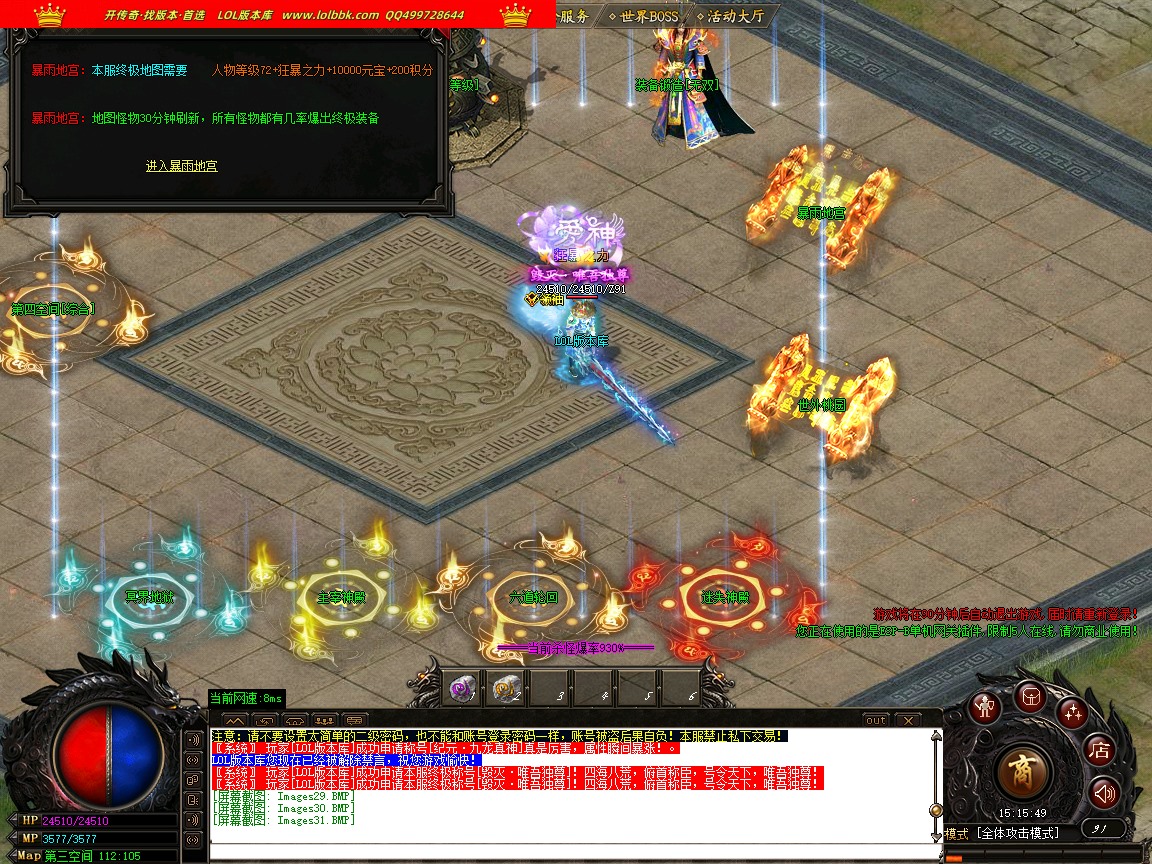Click the chat panel's out button
The width and height of the screenshot is (1152, 864).
pyautogui.click(x=876, y=720)
